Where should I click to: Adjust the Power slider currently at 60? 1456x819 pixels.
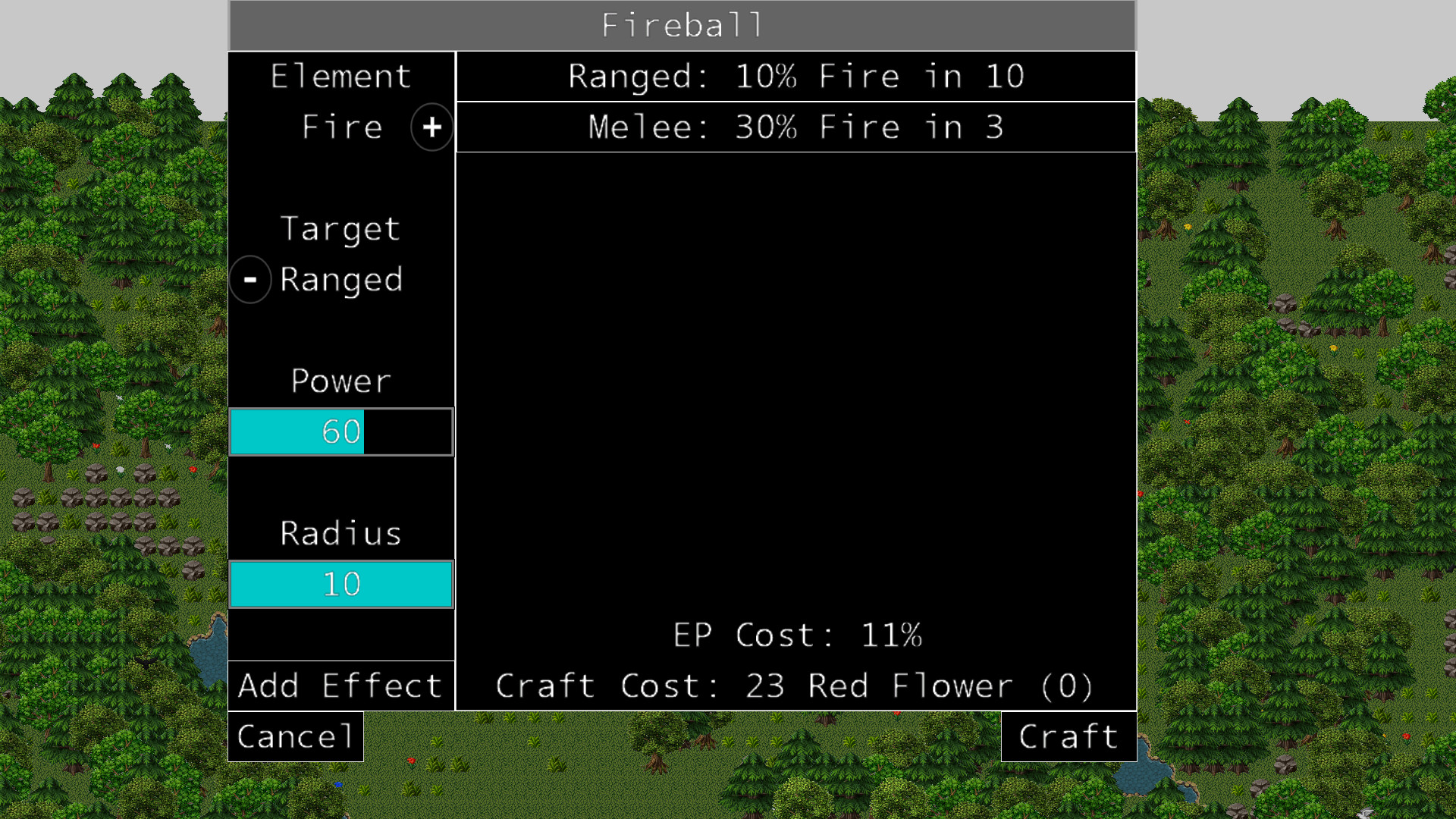340,431
